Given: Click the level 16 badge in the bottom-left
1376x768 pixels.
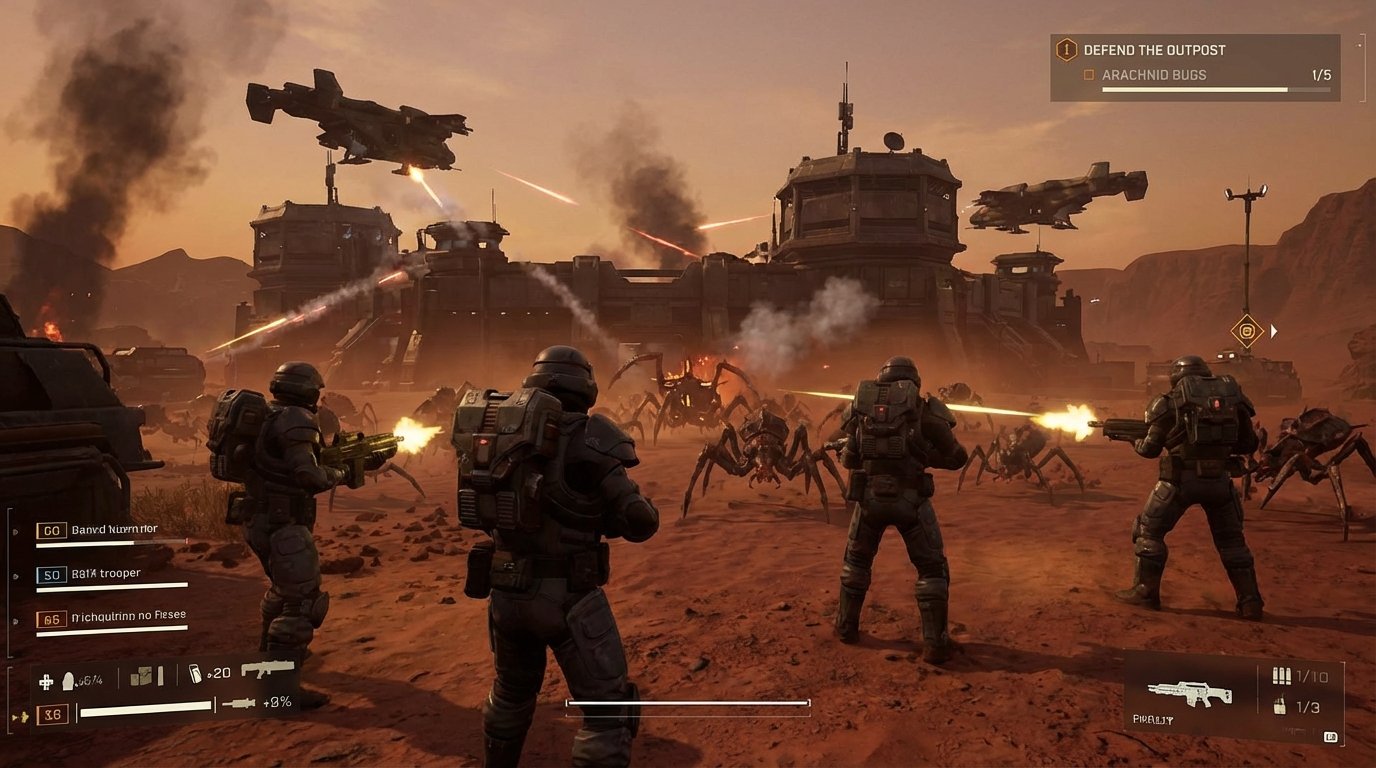Looking at the screenshot, I should [52, 714].
